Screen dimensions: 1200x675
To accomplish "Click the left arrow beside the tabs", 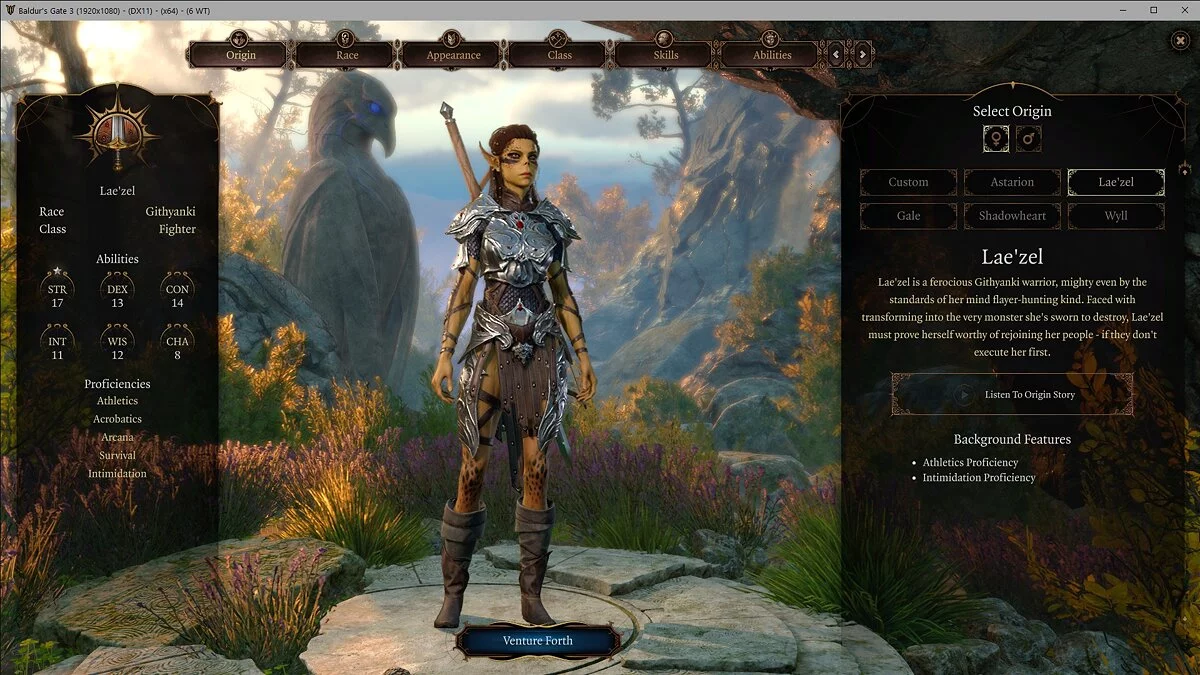I will pos(837,54).
